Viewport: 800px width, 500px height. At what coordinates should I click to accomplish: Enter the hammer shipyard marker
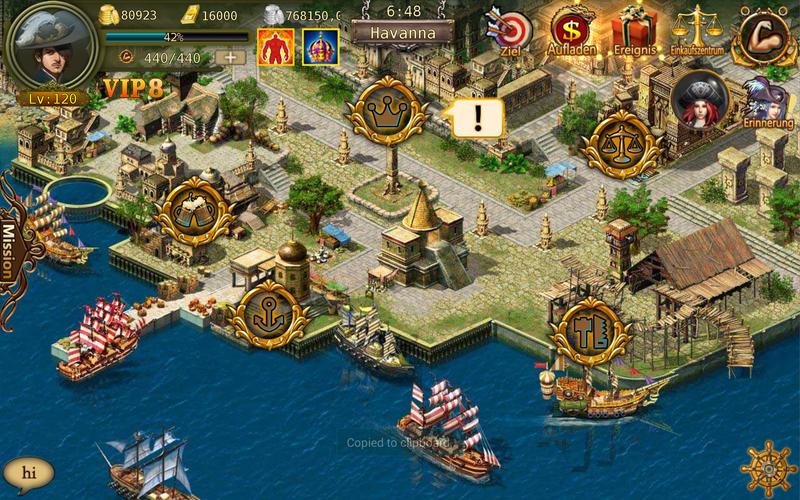pyautogui.click(x=589, y=330)
